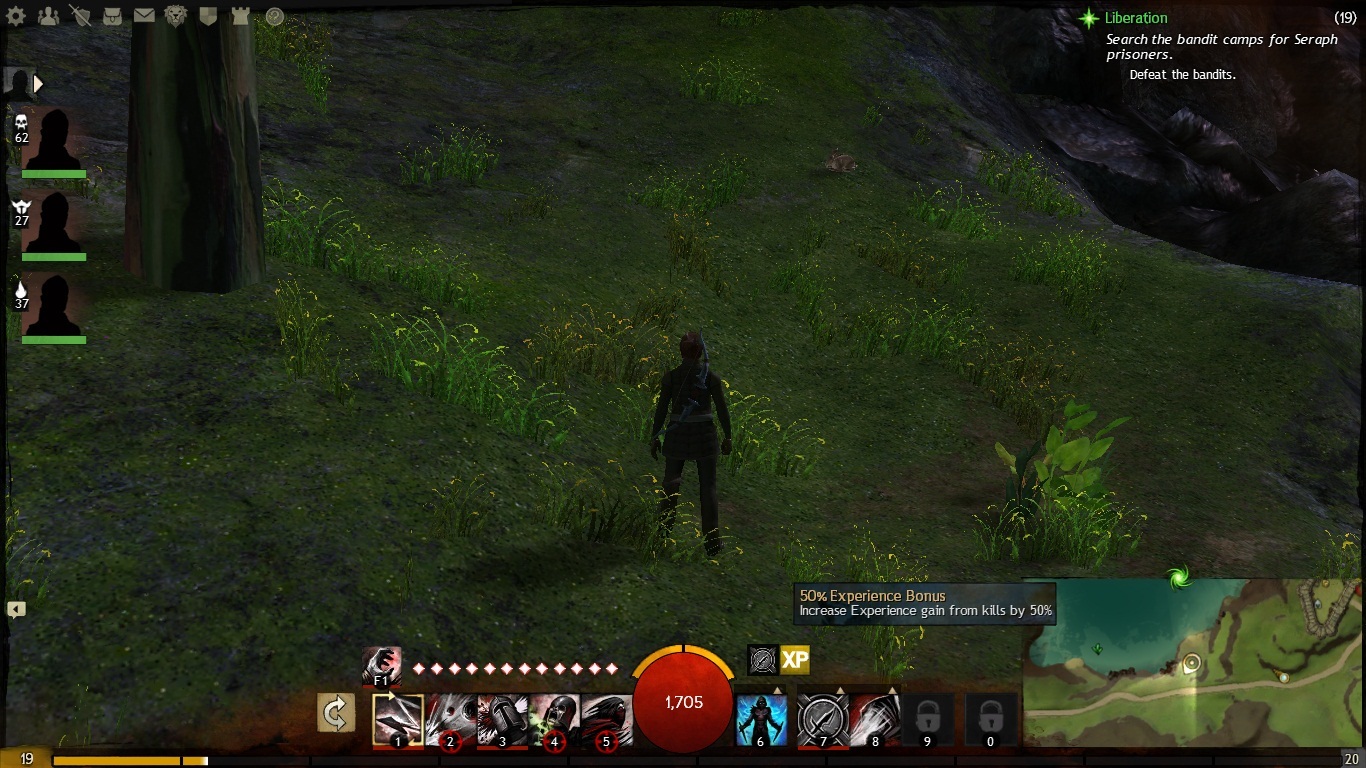Open the guild shield icon
1366x768 pixels.
pyautogui.click(x=208, y=16)
